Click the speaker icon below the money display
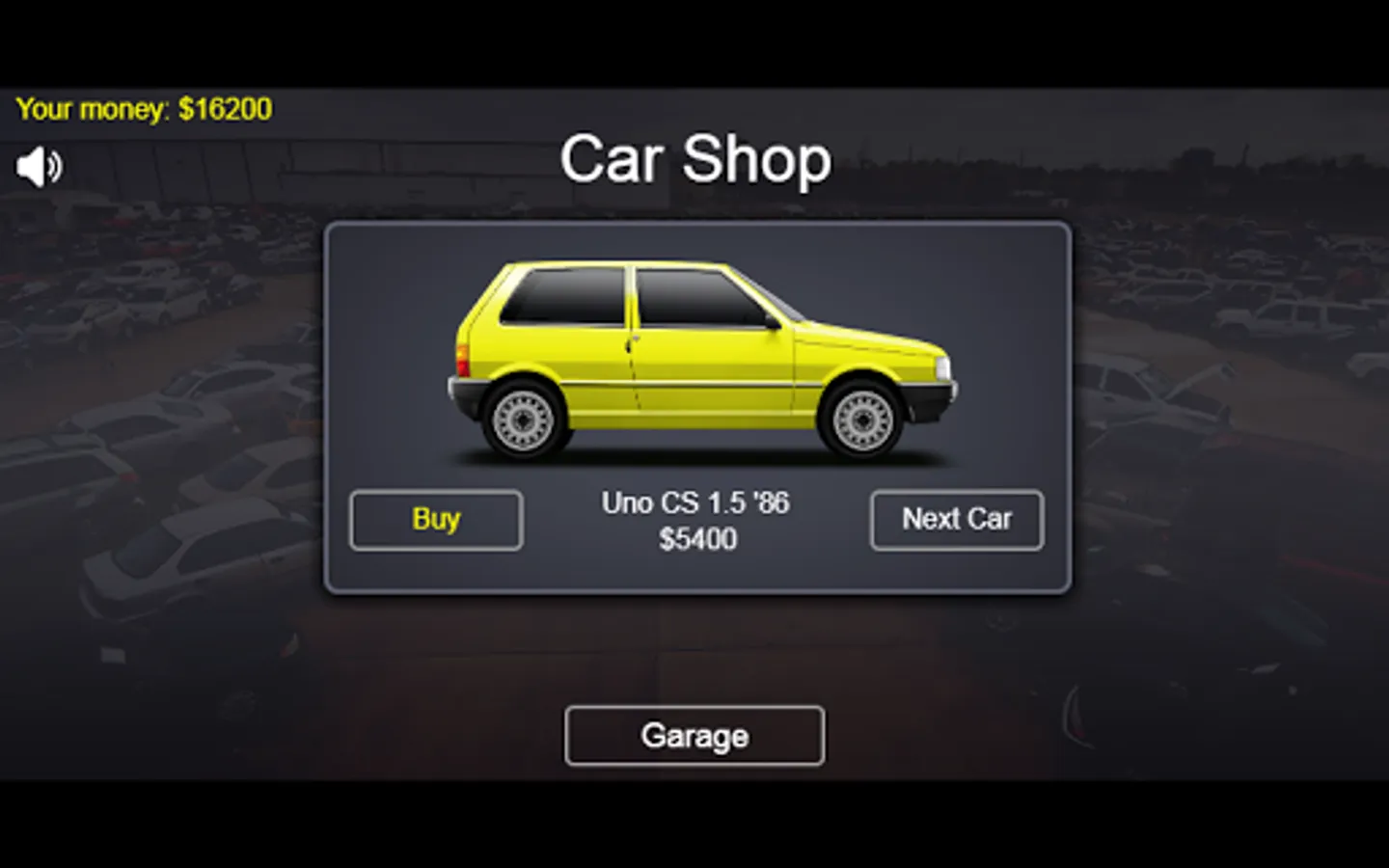The width and height of the screenshot is (1389, 868). [x=39, y=167]
